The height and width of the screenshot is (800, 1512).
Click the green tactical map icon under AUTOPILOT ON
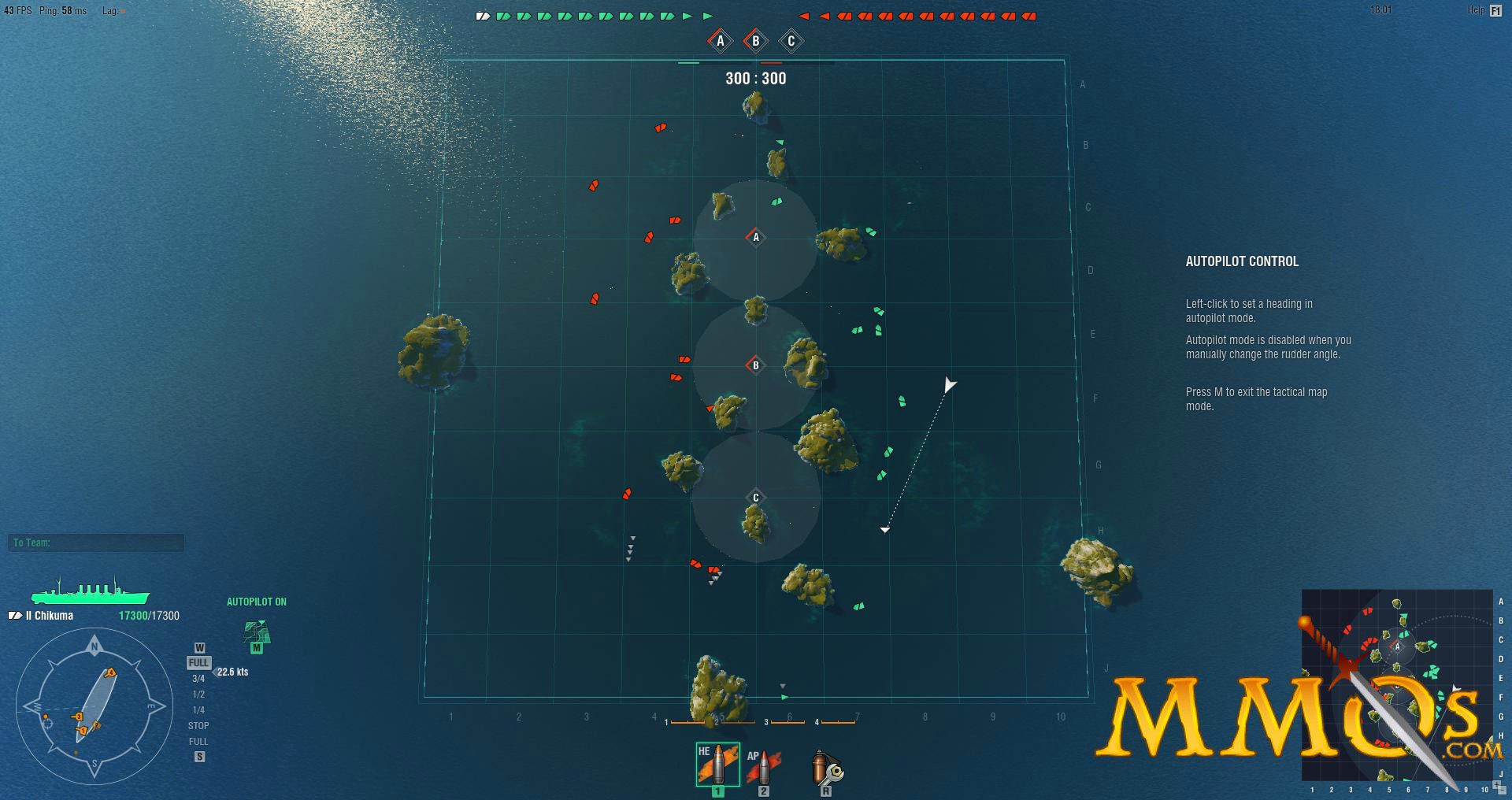point(255,630)
